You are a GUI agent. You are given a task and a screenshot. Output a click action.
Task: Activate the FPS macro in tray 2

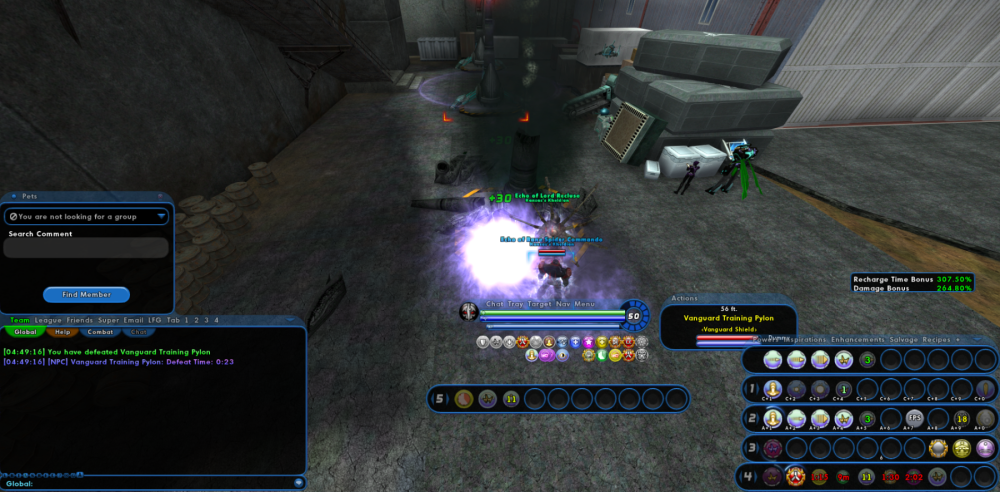(x=914, y=419)
